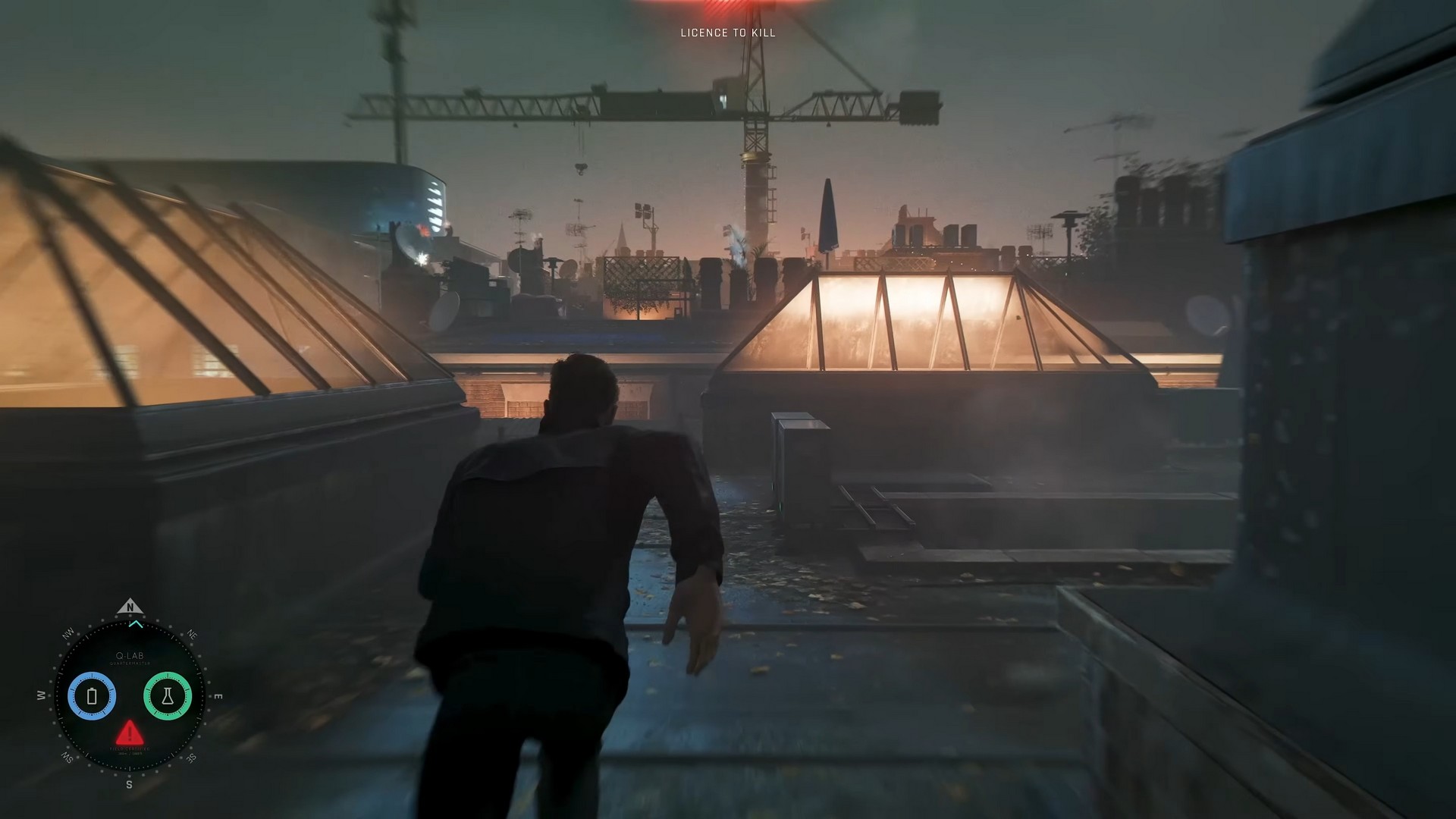Select the Q-LAB label text
The width and height of the screenshot is (1456, 819).
pos(130,655)
